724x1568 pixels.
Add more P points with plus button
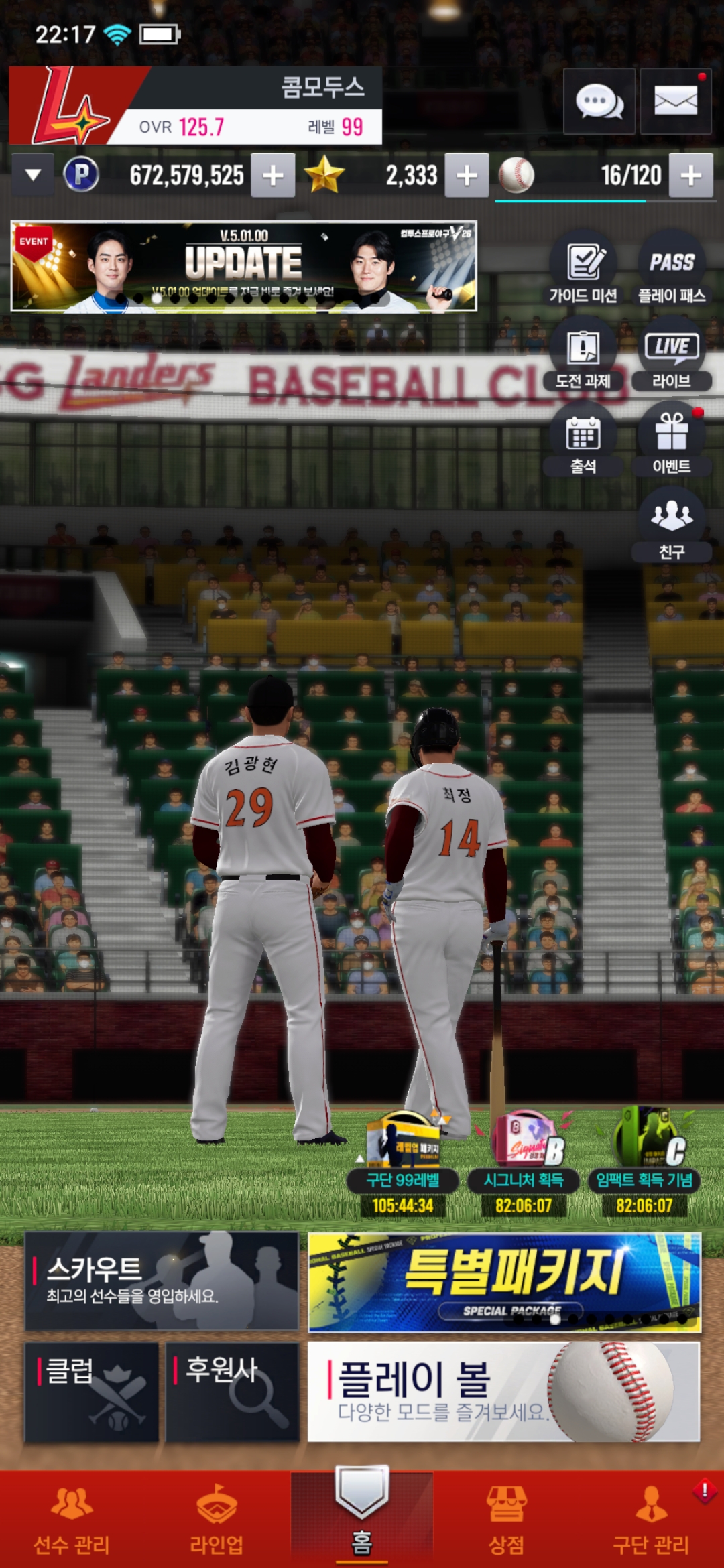[x=273, y=176]
